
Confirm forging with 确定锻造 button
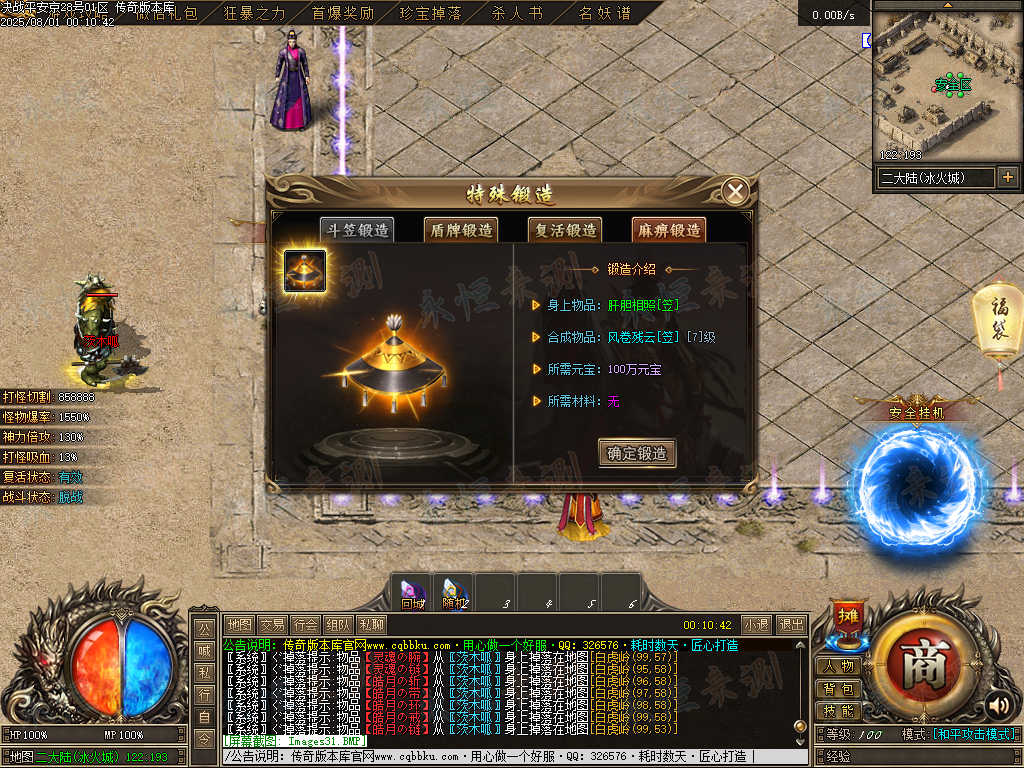[637, 453]
